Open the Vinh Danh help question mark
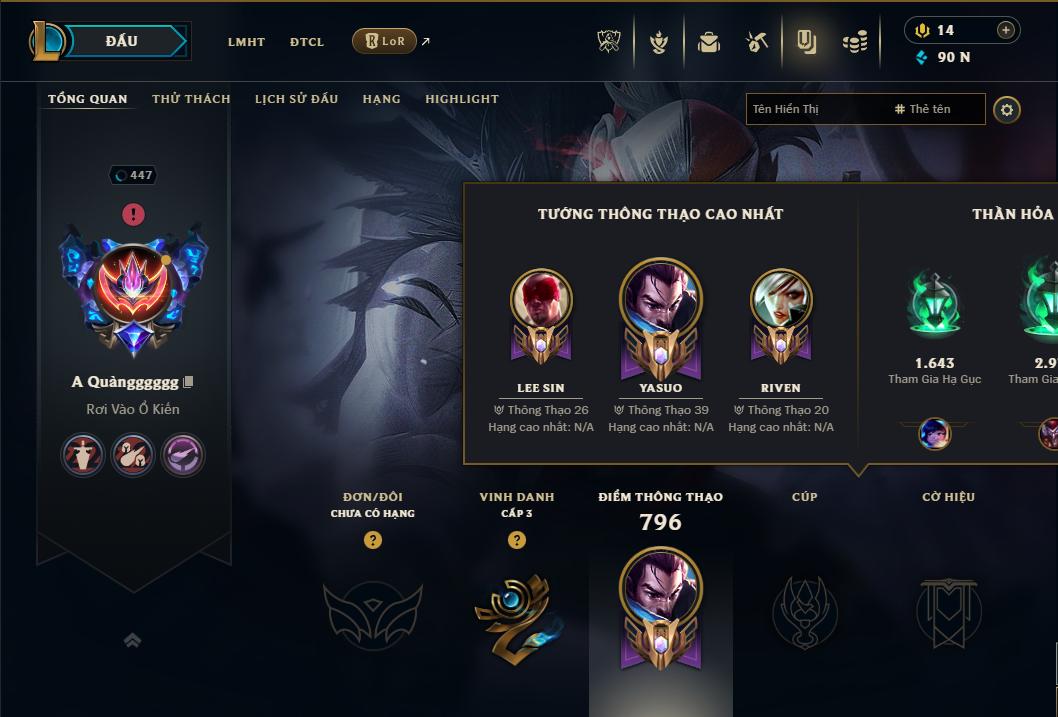Viewport: 1058px width, 717px height. pos(517,540)
